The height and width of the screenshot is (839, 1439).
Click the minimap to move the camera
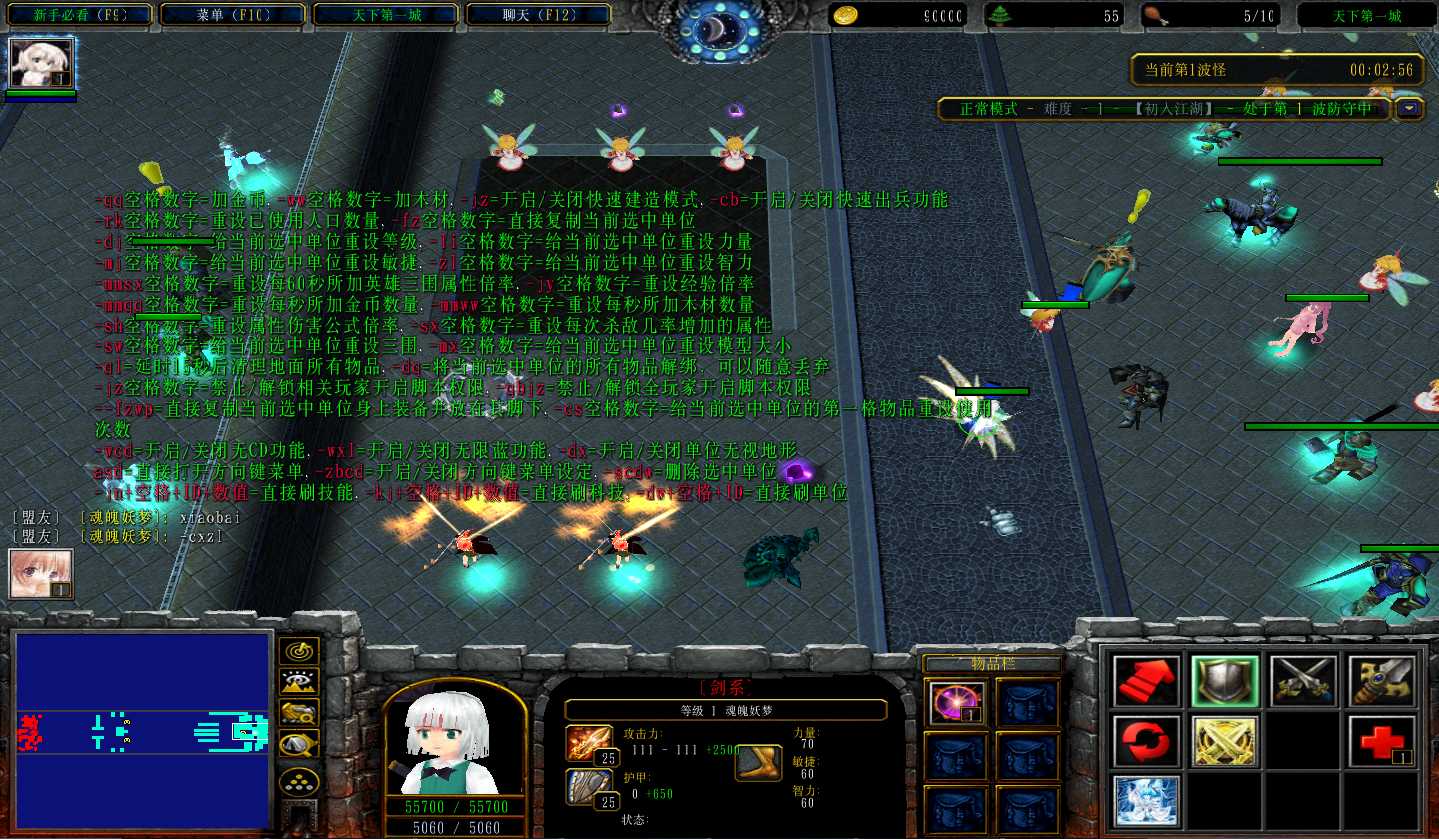tap(143, 732)
